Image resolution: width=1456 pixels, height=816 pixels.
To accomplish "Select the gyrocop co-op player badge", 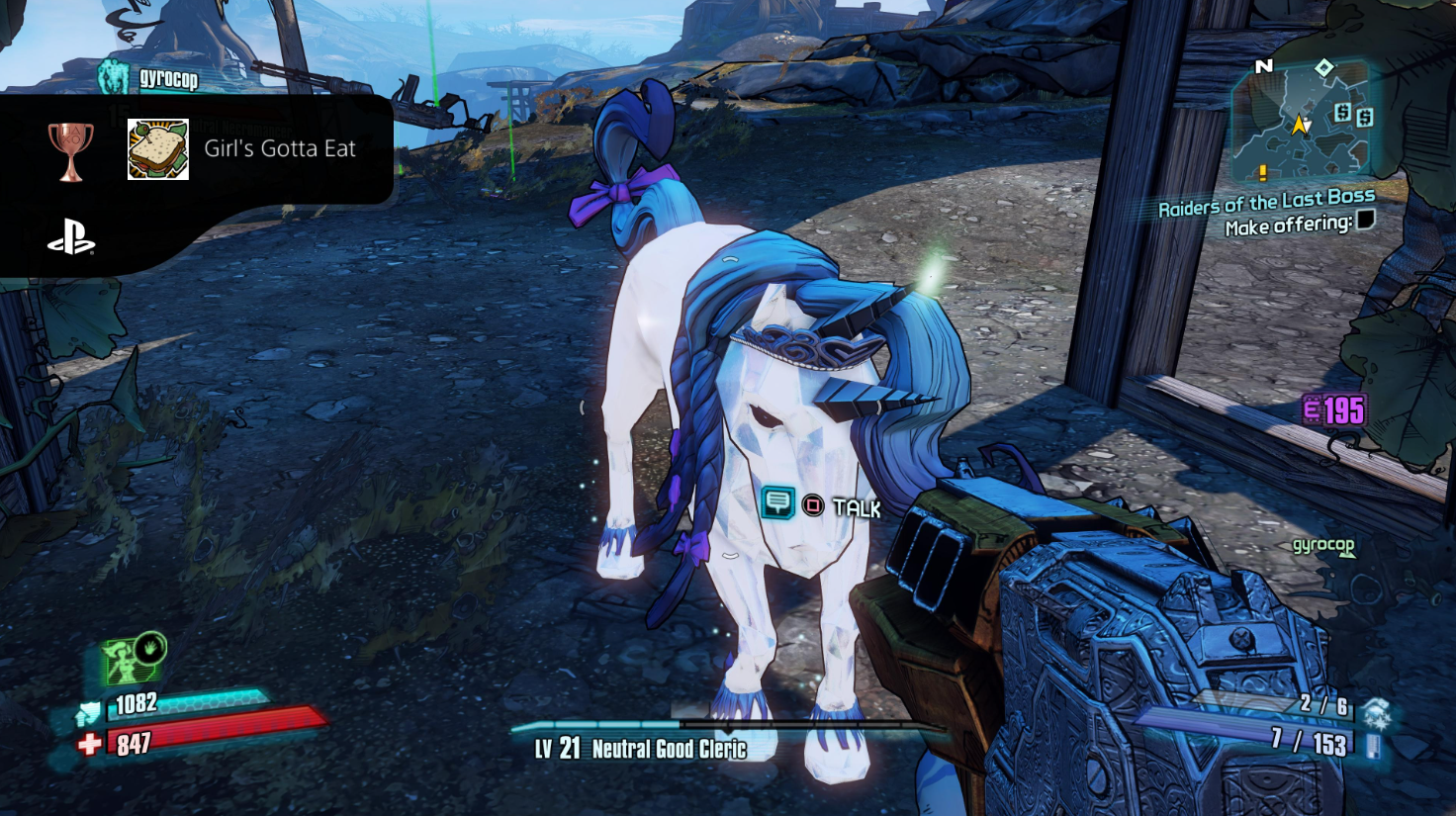I will [x=114, y=76].
